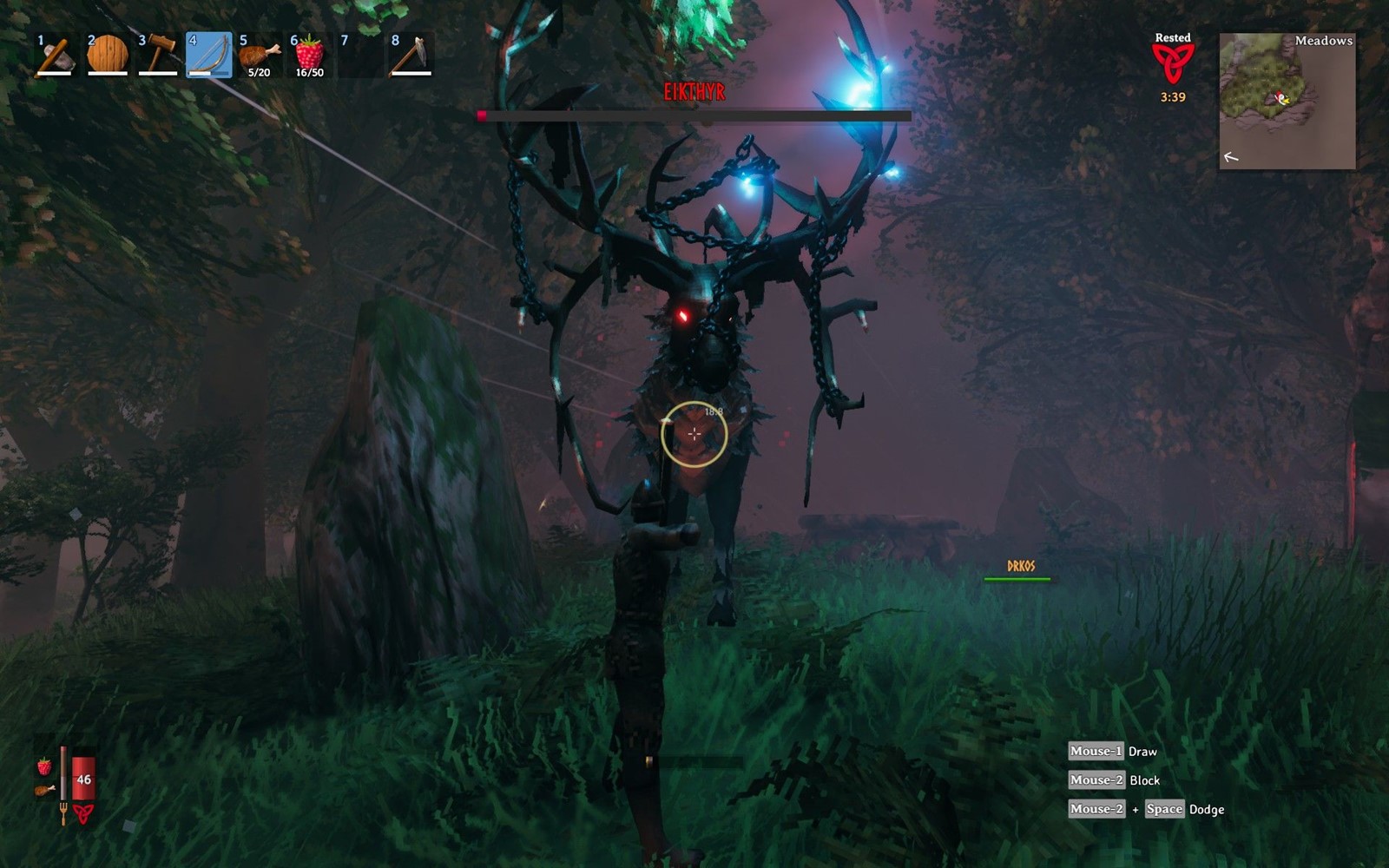Click the raspberry food buff icon near health
Viewport: 1389px width, 868px height.
click(x=43, y=766)
